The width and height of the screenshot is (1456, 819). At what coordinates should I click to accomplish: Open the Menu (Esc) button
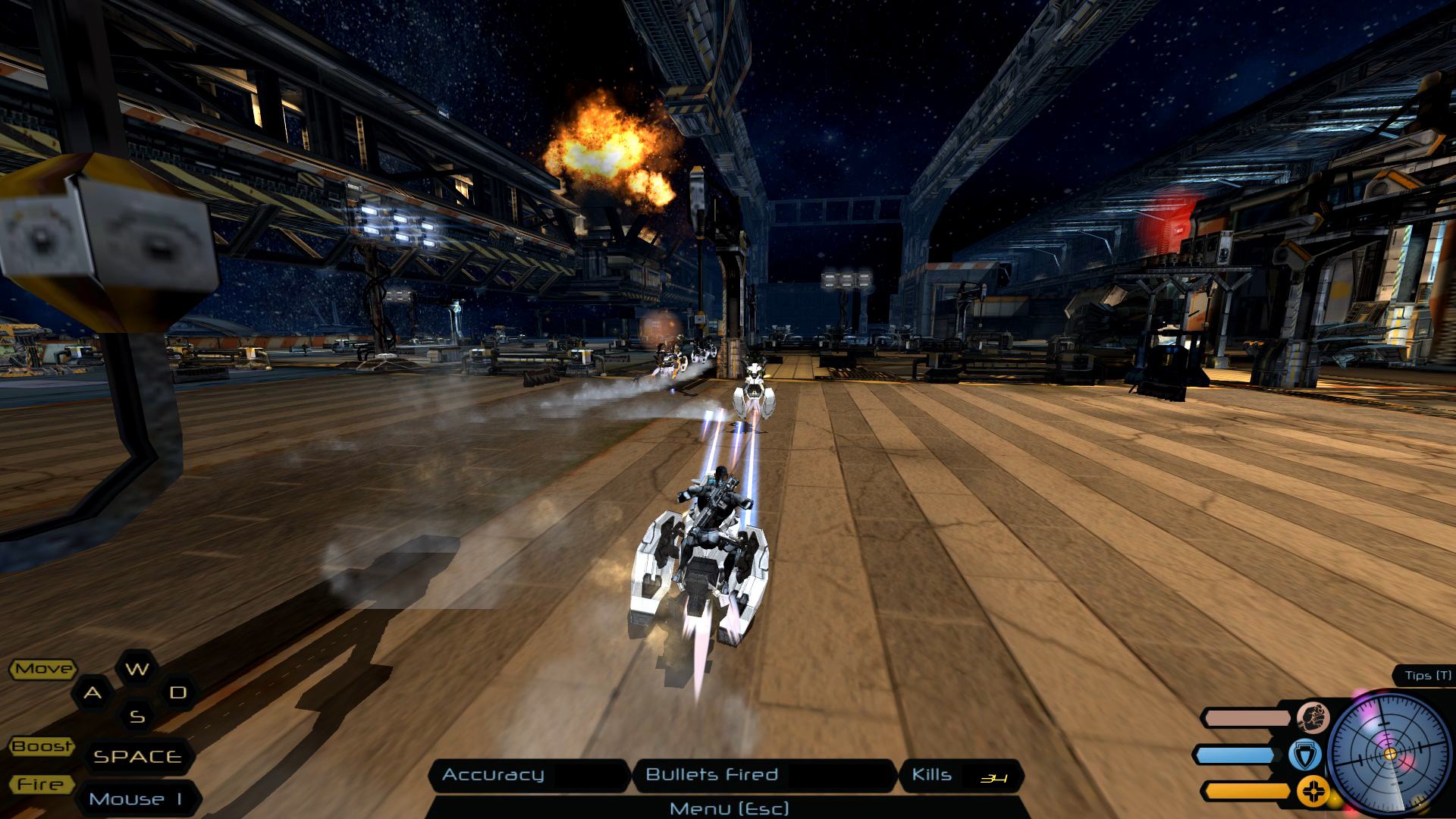tap(729, 808)
